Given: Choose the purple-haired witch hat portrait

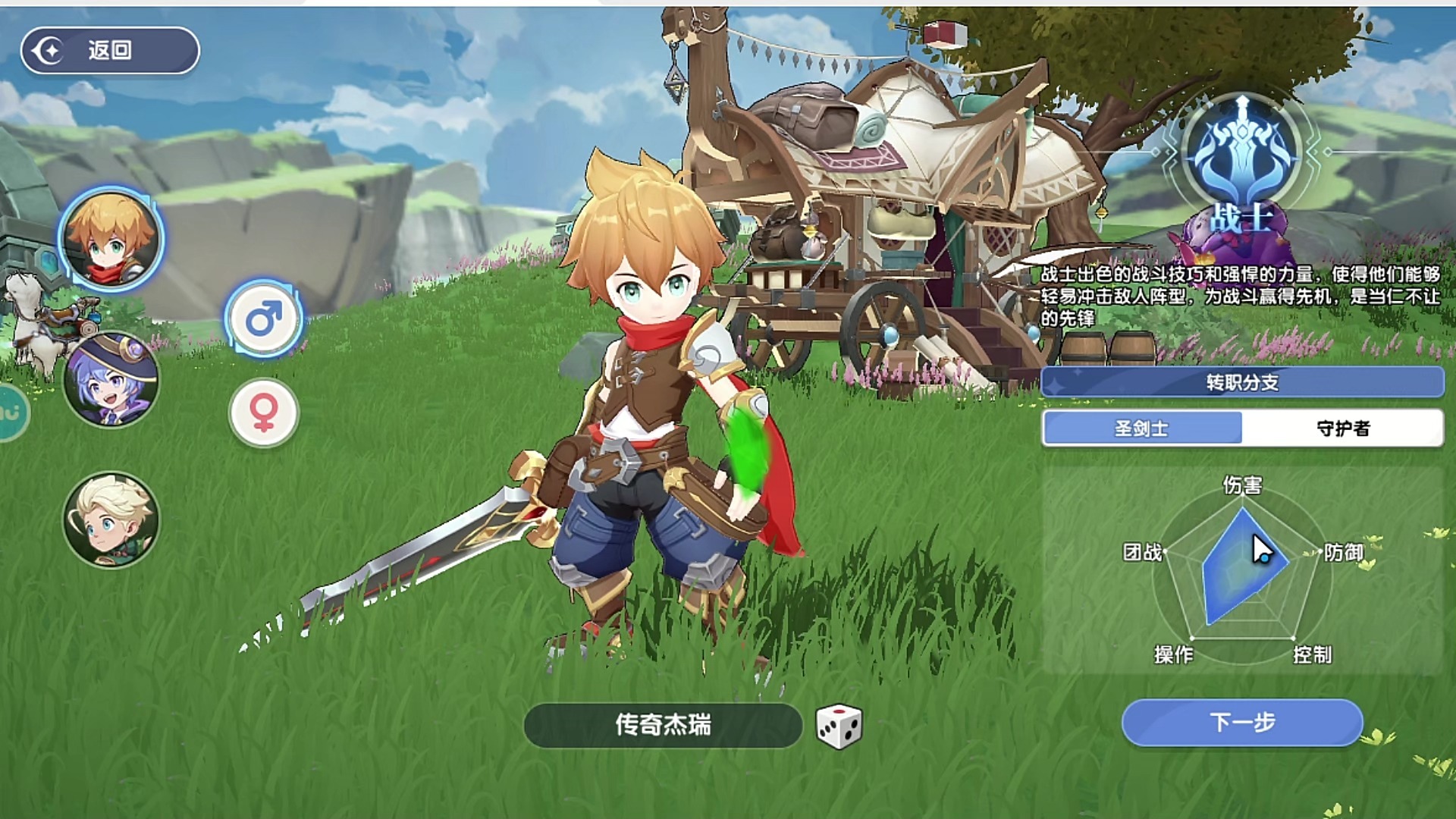Looking at the screenshot, I should [111, 379].
